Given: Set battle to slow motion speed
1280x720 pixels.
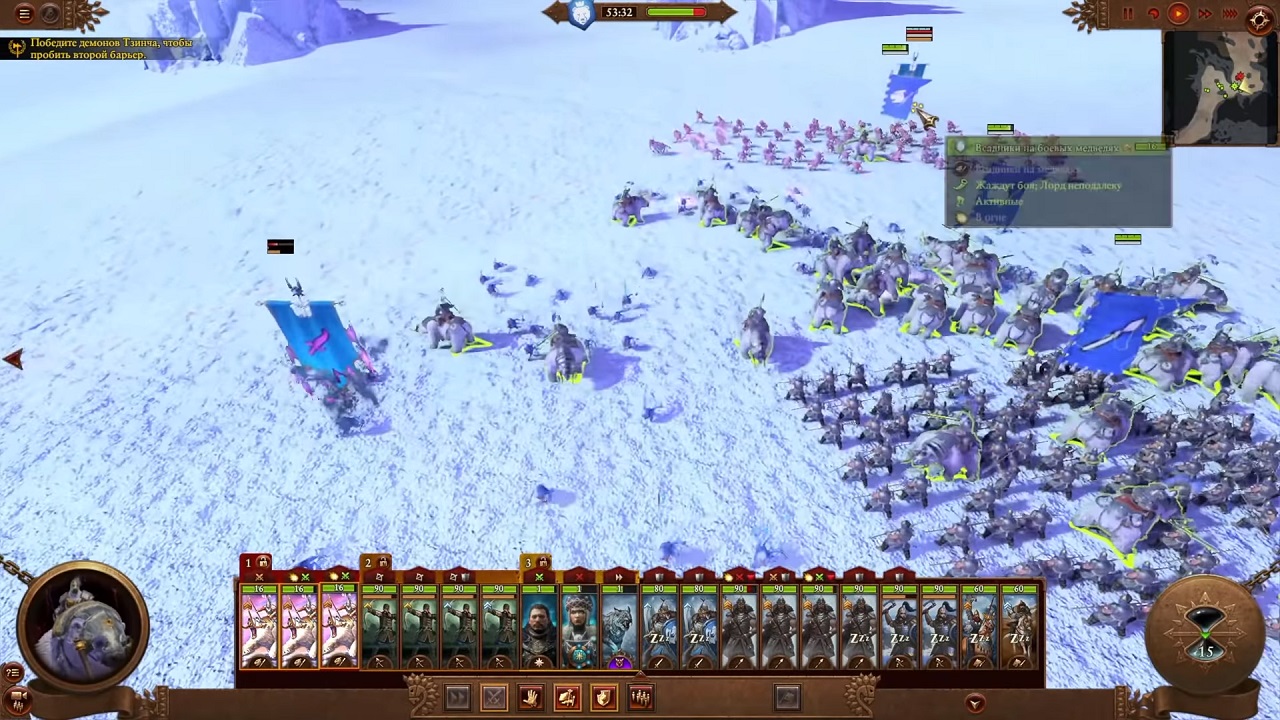Looking at the screenshot, I should pos(1153,14).
